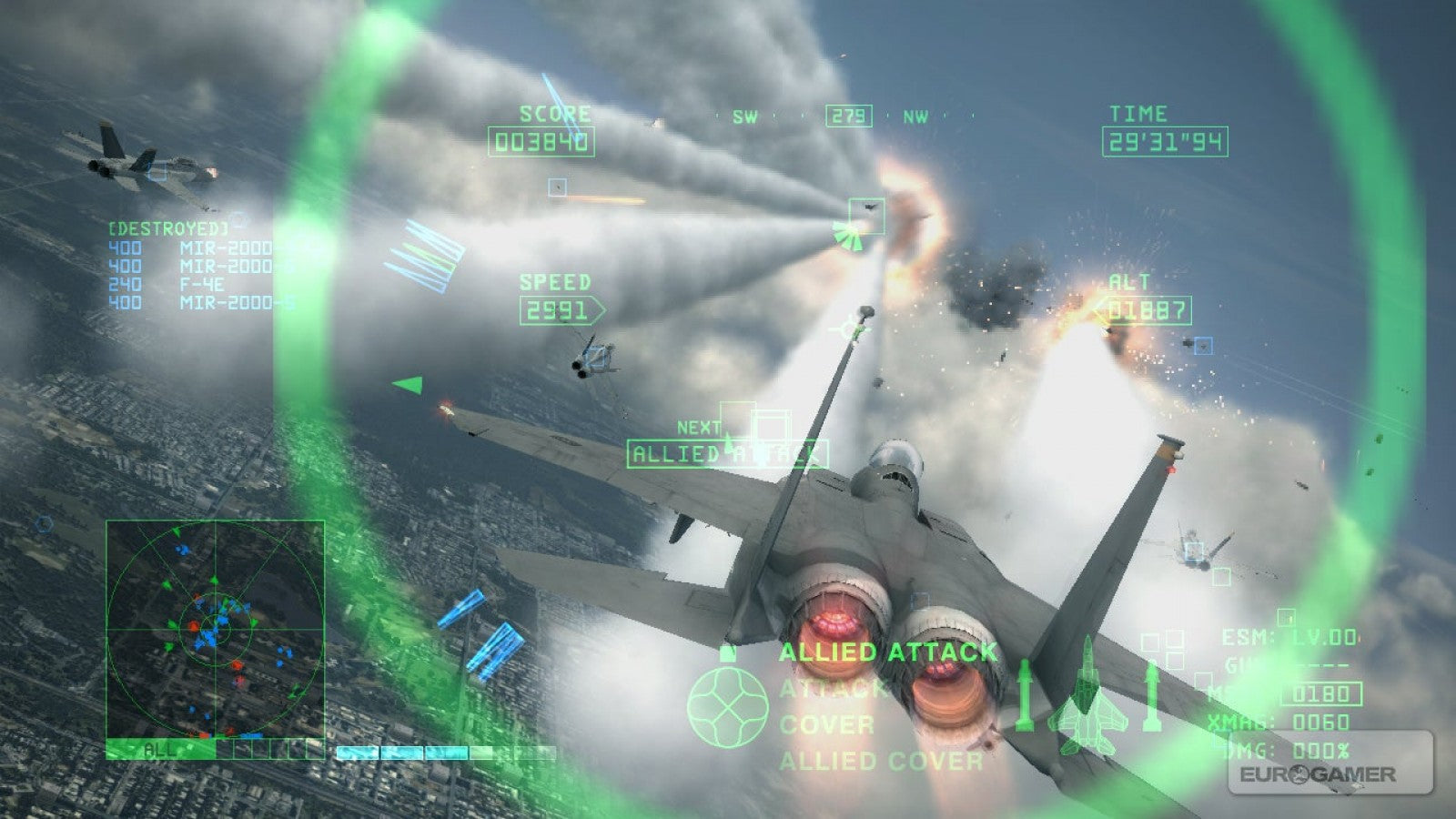Click the radar minimap display

pos(214,628)
